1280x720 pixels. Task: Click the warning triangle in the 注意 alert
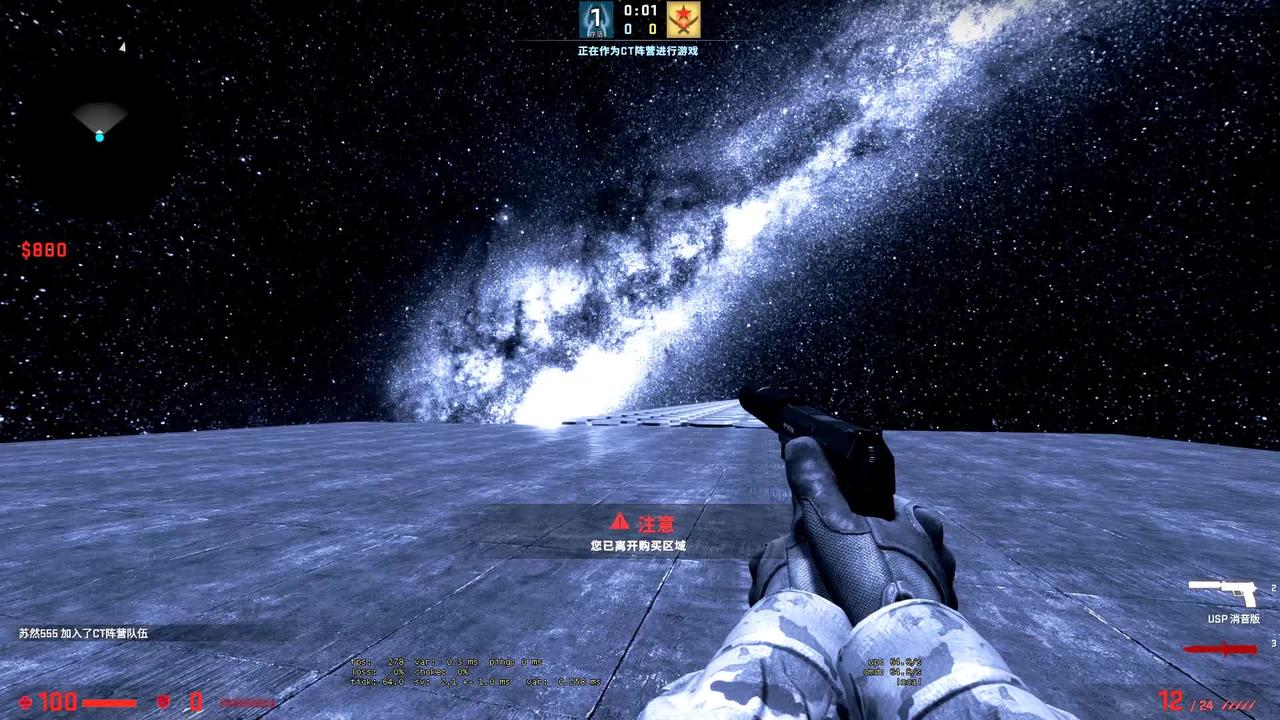617,521
